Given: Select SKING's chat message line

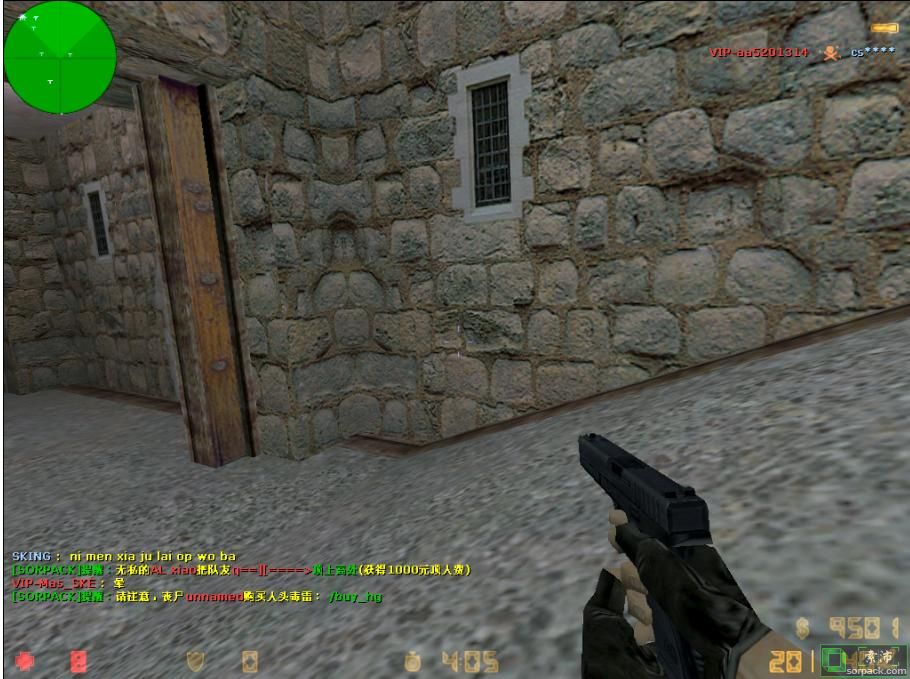Looking at the screenshot, I should (x=124, y=556).
